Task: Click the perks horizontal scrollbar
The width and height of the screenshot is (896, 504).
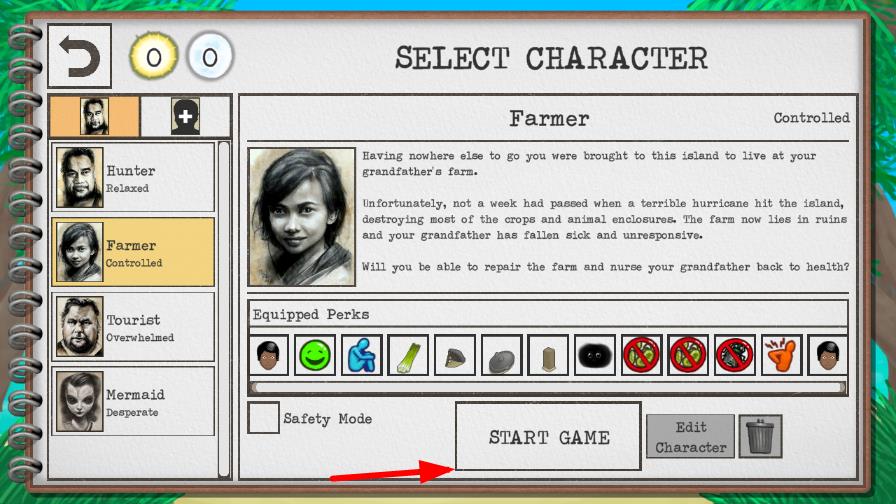Action: (548, 387)
